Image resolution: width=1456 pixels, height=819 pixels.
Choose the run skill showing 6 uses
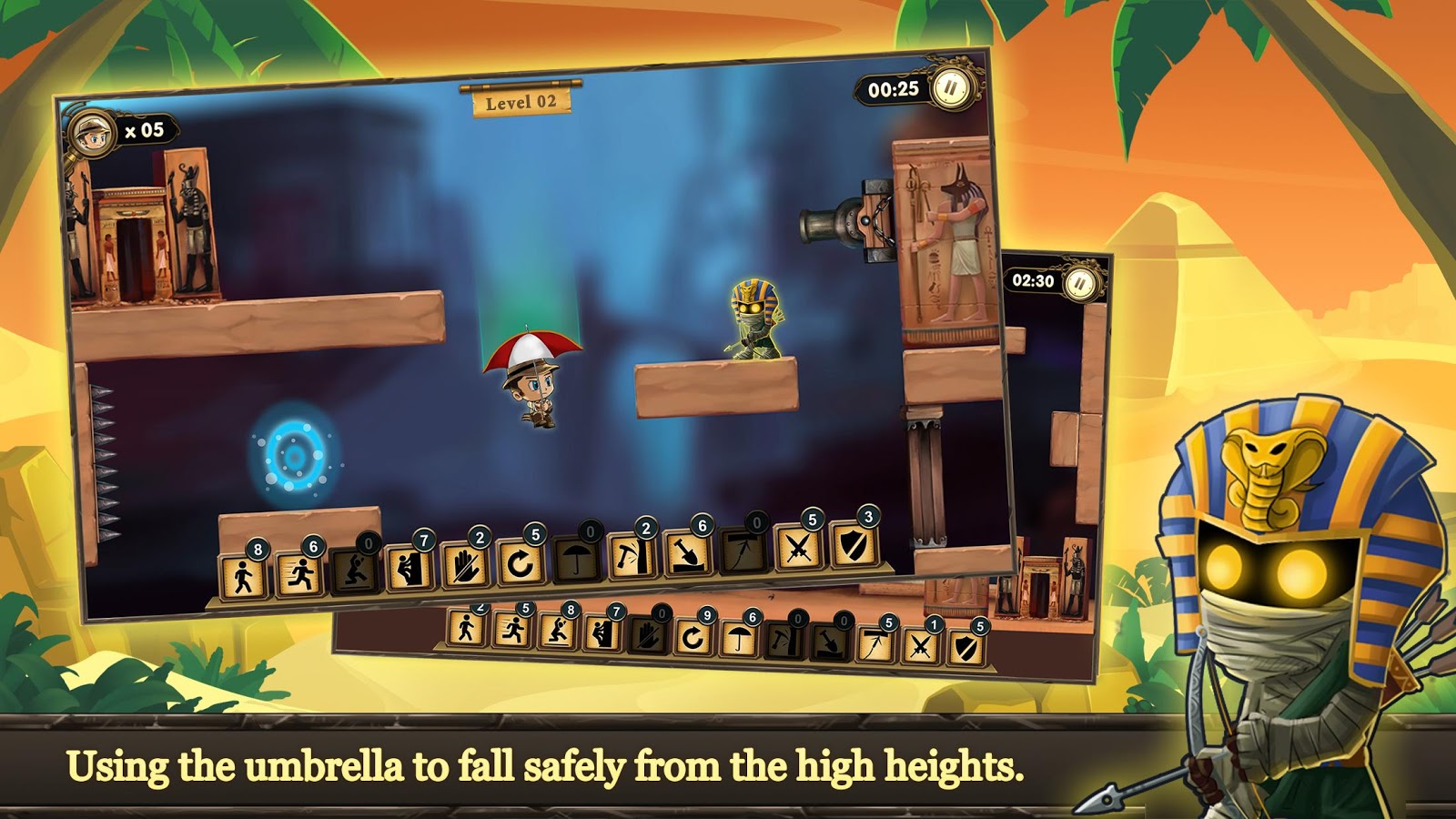pyautogui.click(x=300, y=573)
